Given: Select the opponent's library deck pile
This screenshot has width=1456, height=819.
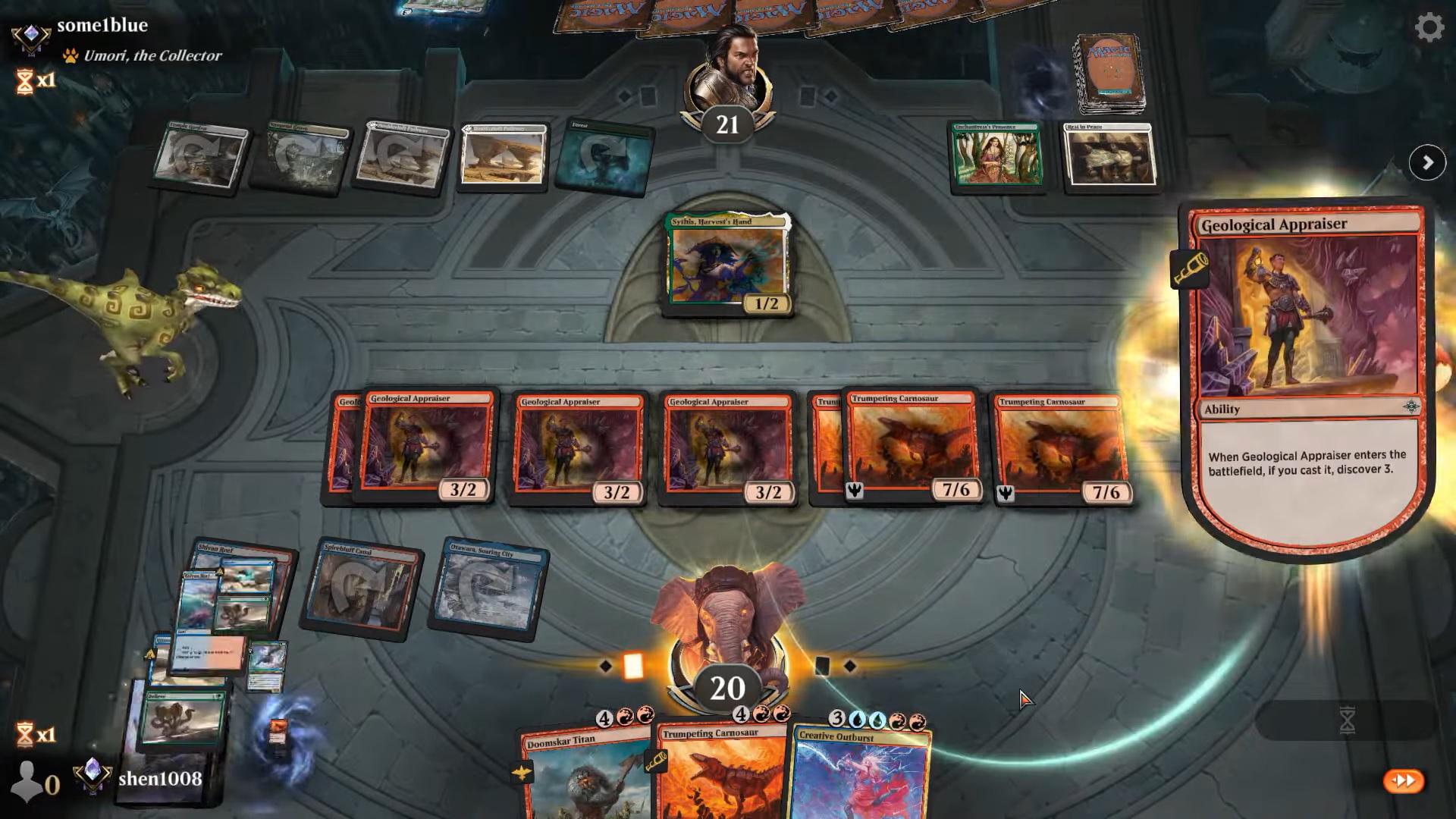Looking at the screenshot, I should (x=1107, y=72).
